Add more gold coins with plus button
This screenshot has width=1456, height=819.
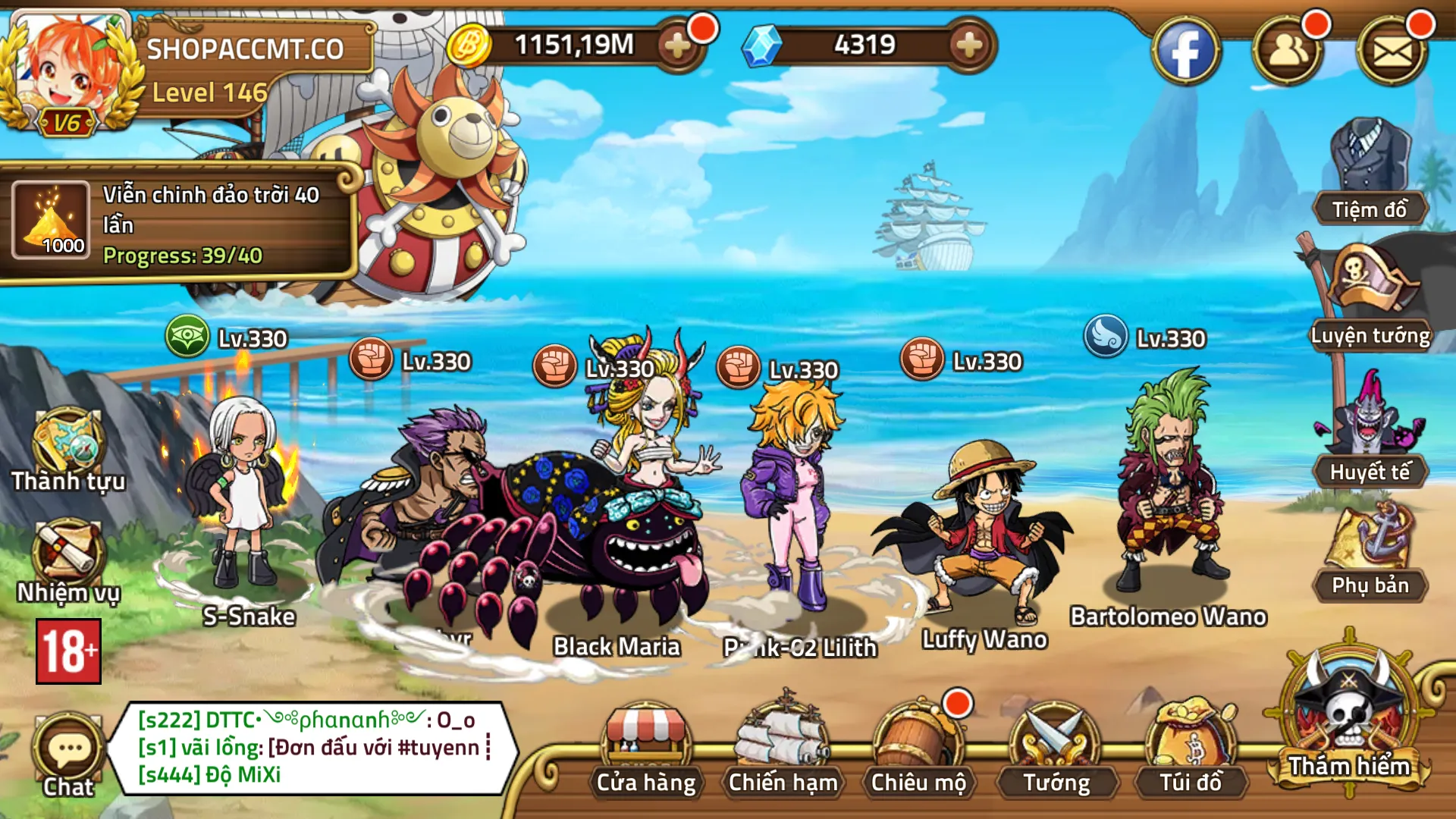677,46
